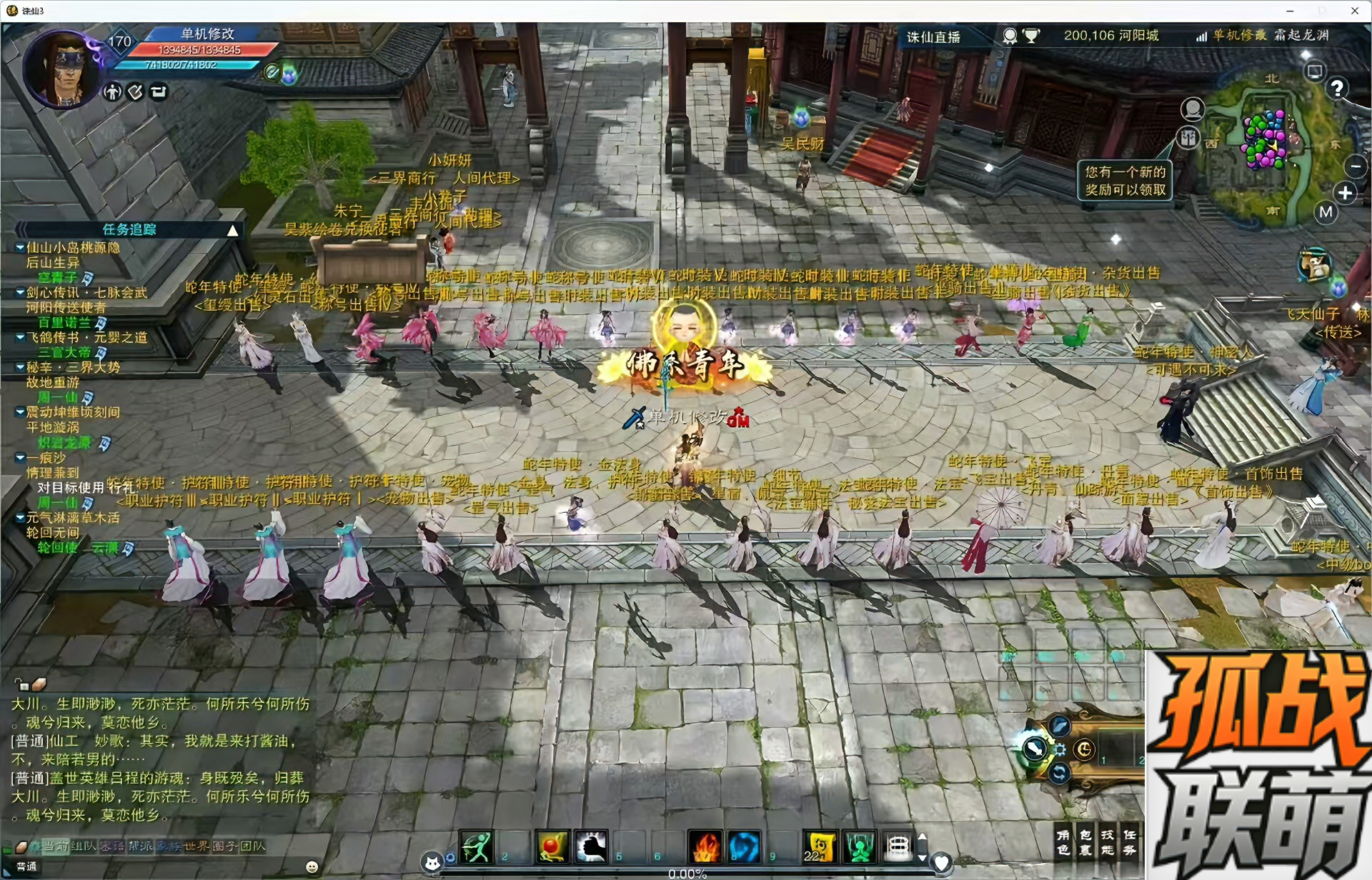Open the 技能 skills panel
Image resolution: width=1372 pixels, height=880 pixels.
[x=1108, y=842]
